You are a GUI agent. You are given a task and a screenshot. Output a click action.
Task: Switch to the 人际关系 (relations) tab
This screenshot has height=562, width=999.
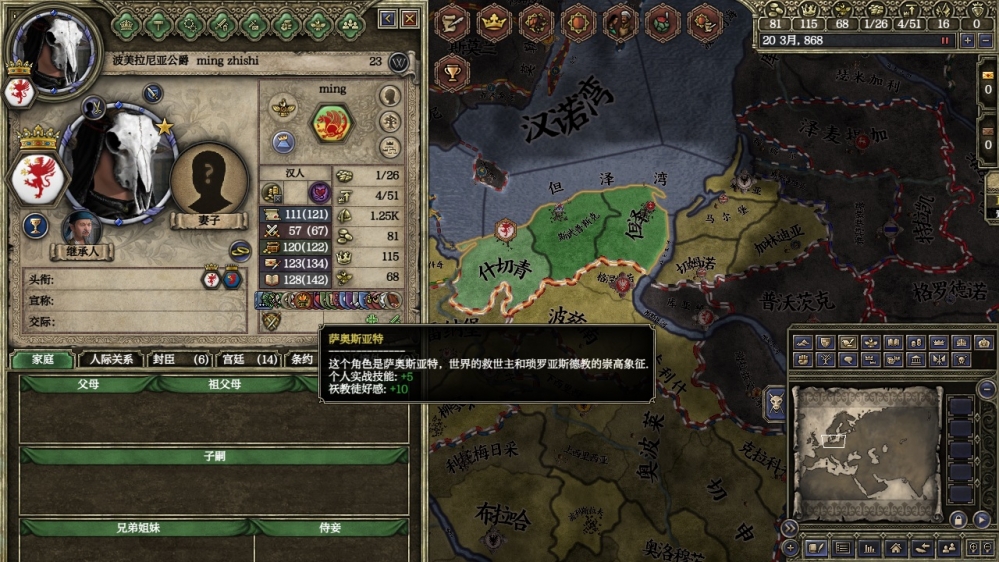click(110, 359)
